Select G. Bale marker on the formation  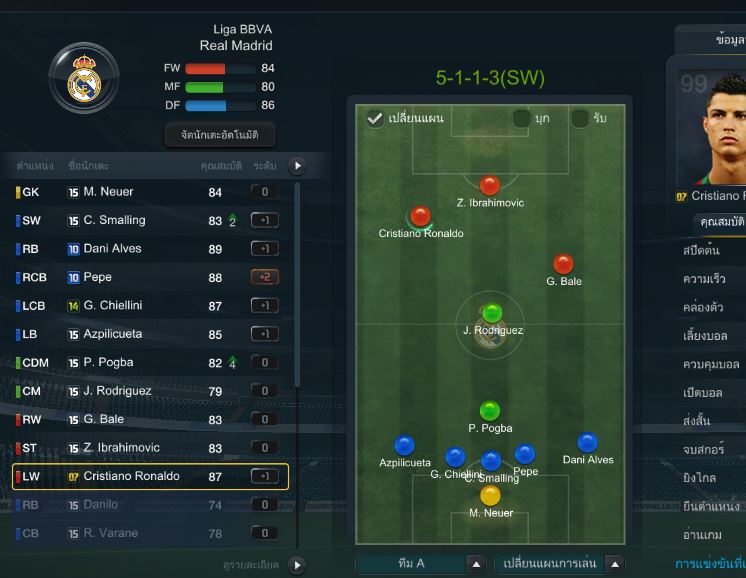coord(564,264)
